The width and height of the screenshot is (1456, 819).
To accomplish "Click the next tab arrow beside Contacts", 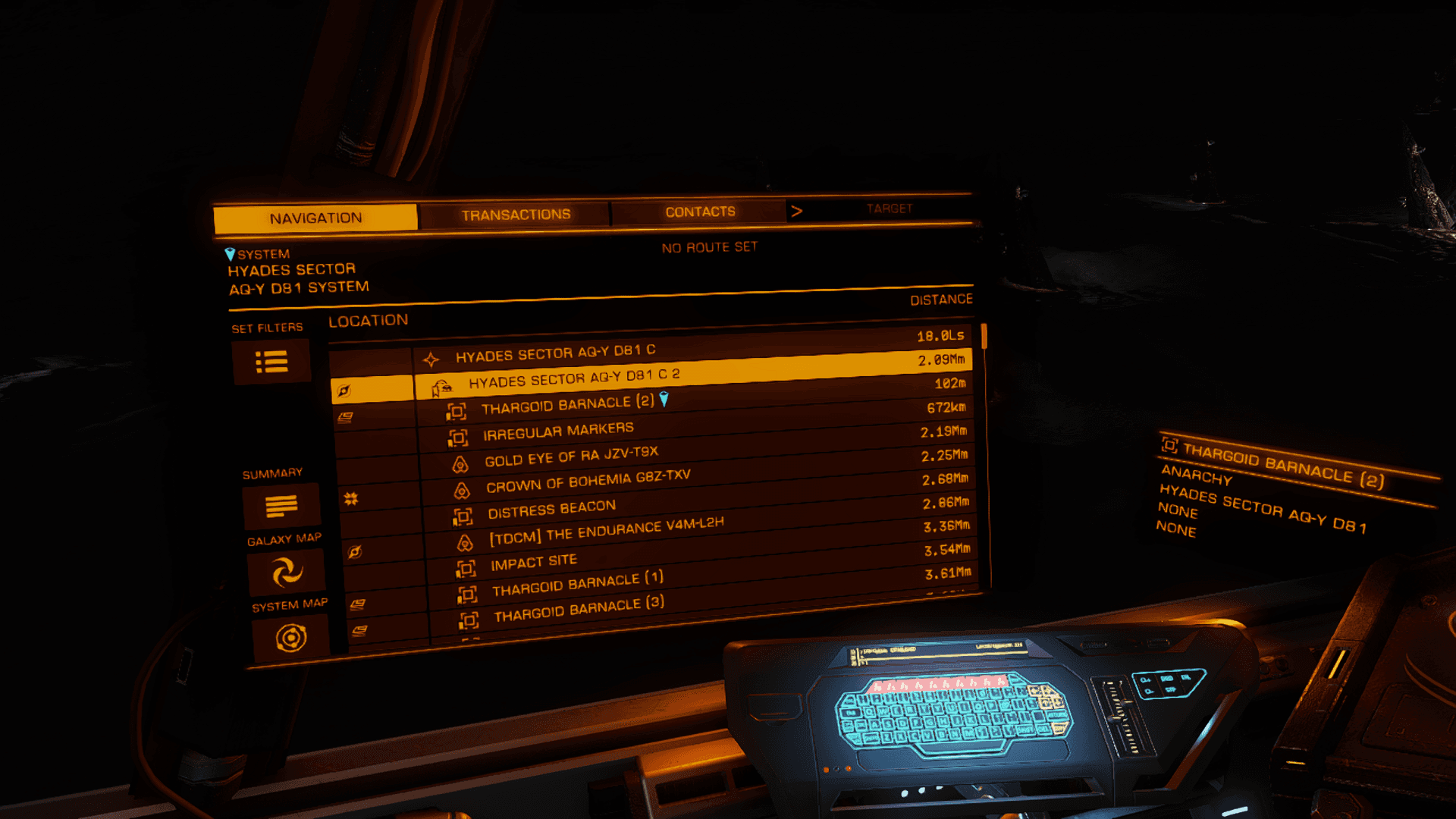I will [x=796, y=211].
